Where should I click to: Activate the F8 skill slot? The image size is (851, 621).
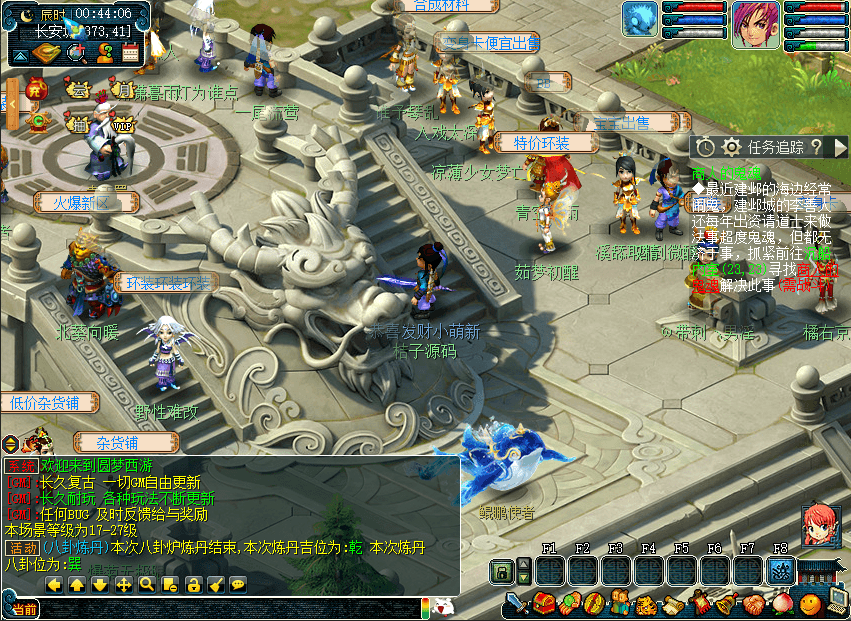click(781, 571)
